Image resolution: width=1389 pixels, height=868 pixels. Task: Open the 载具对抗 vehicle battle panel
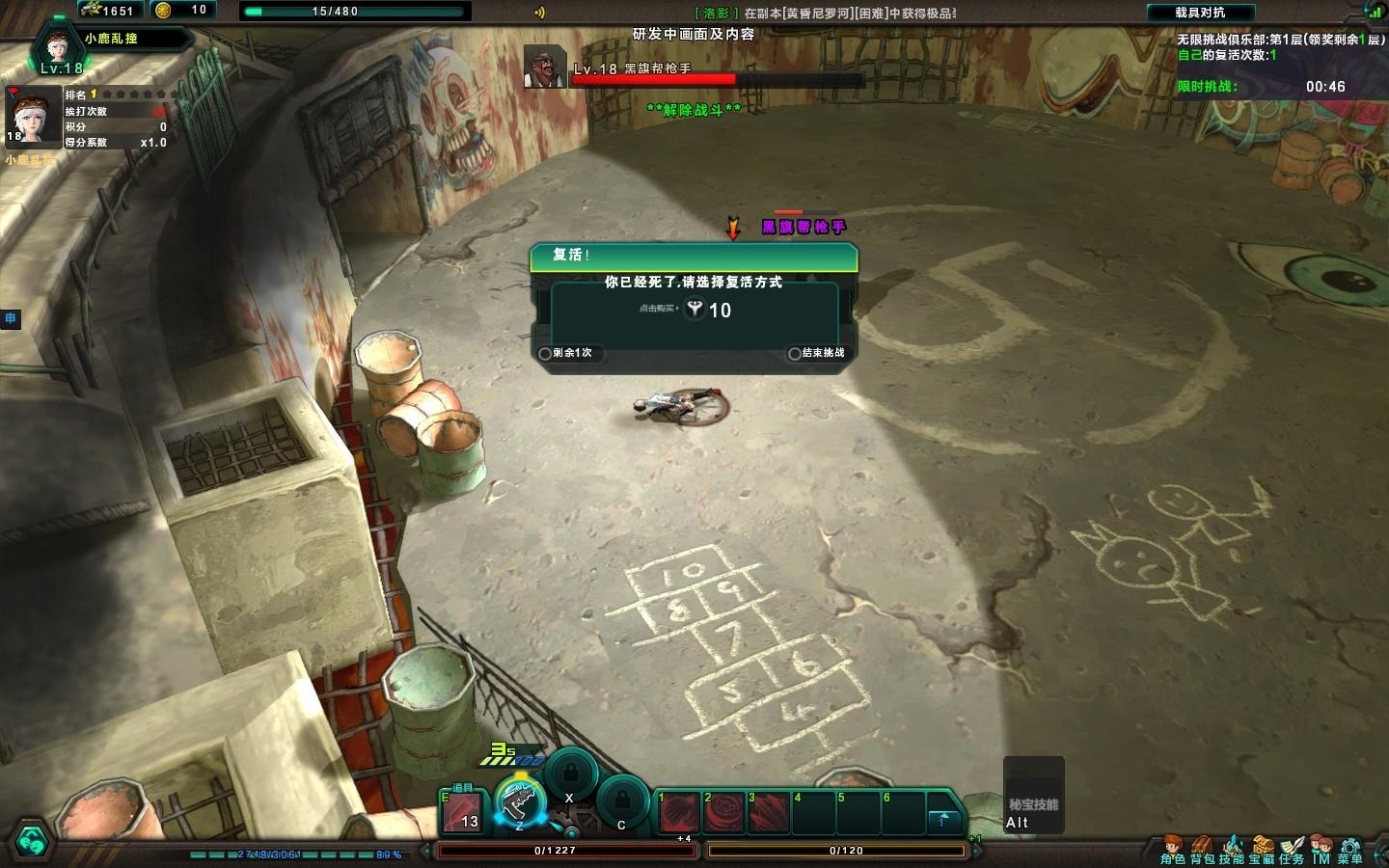(1200, 13)
